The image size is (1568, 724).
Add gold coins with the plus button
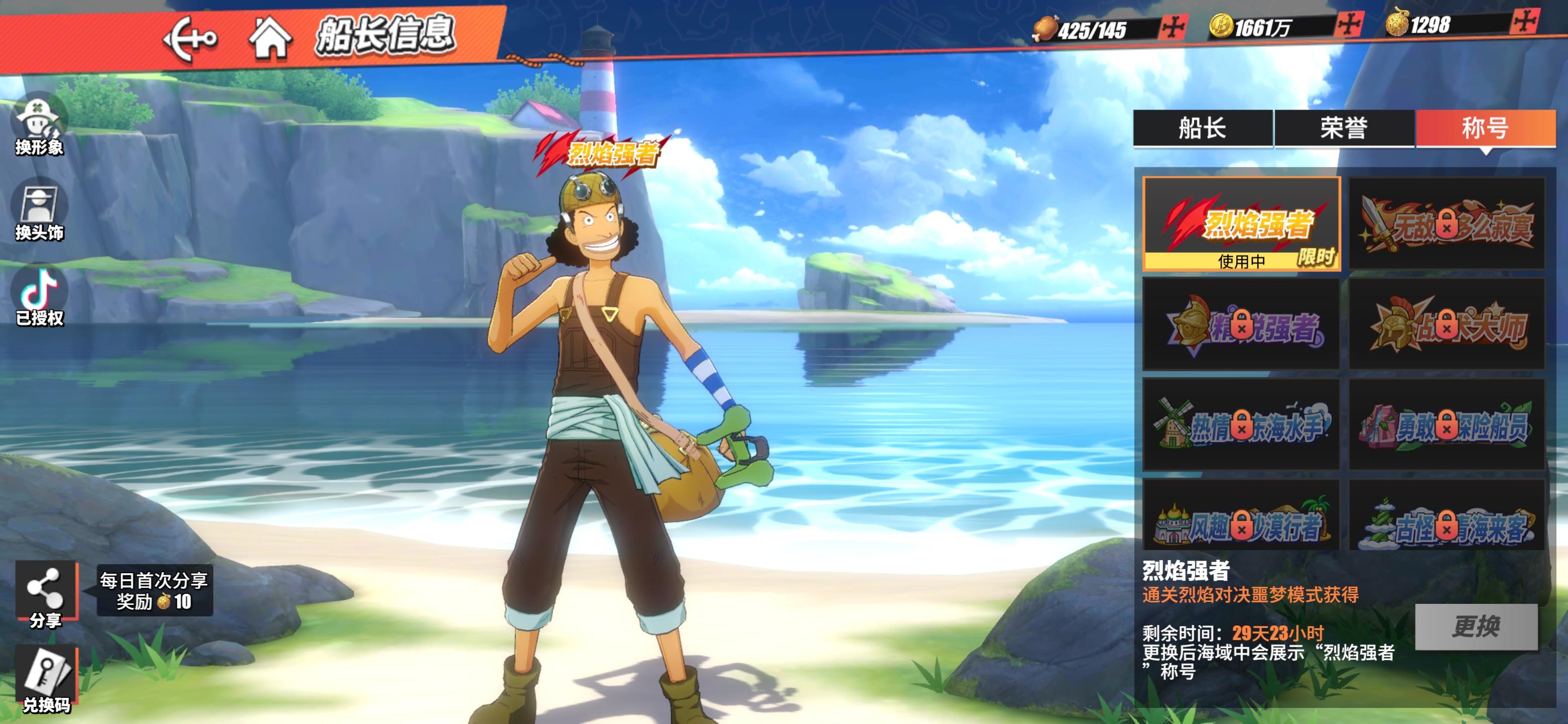pos(1349,24)
